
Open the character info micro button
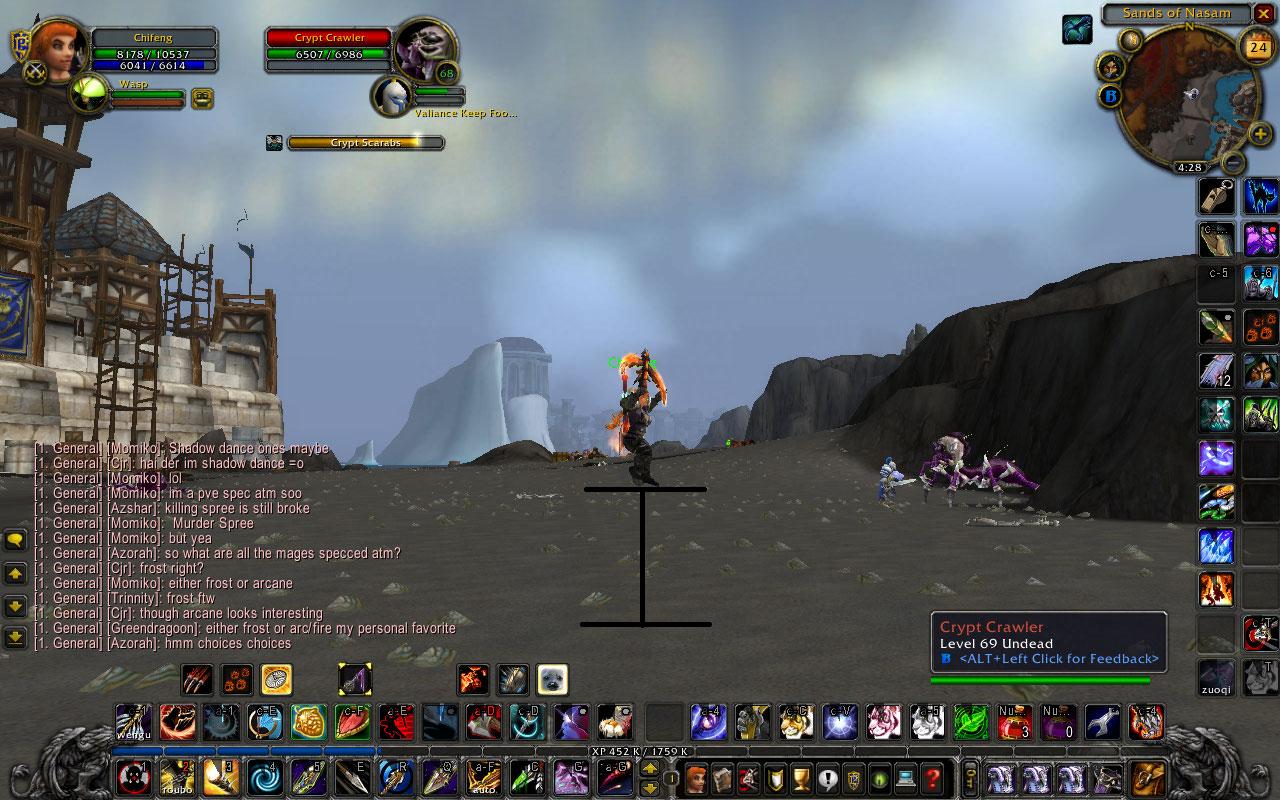tap(697, 777)
